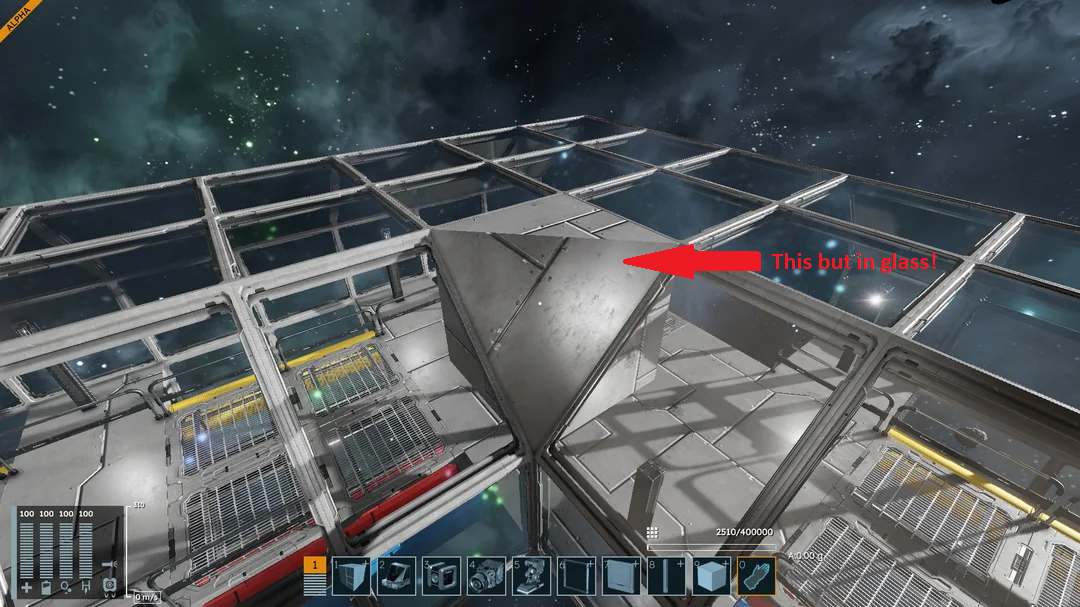Screen dimensions: 1080x607
Task: Select the armor block in slot 1
Action: click(351, 577)
